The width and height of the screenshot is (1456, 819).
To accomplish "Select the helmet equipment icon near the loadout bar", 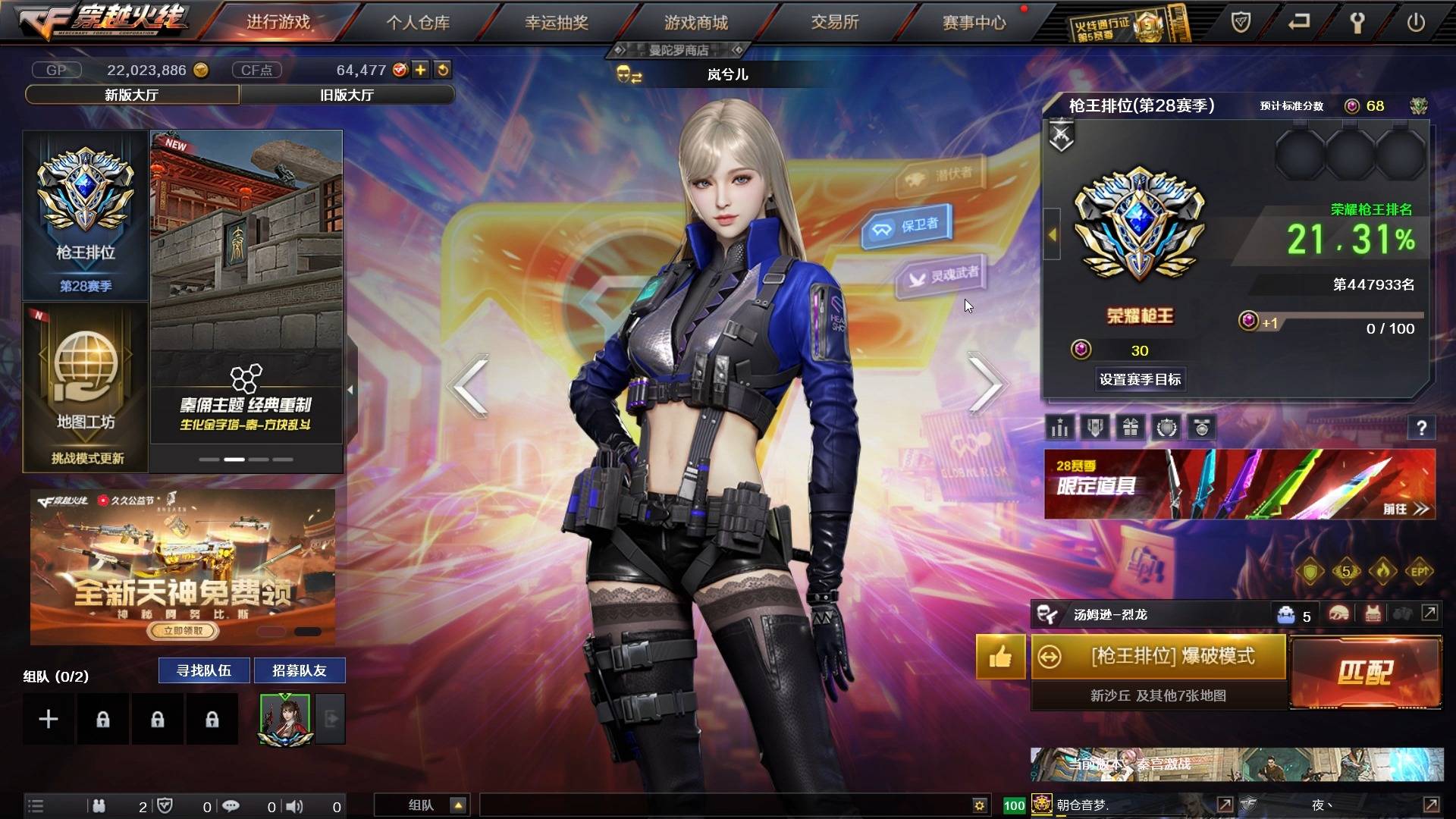I will pos(1338,614).
